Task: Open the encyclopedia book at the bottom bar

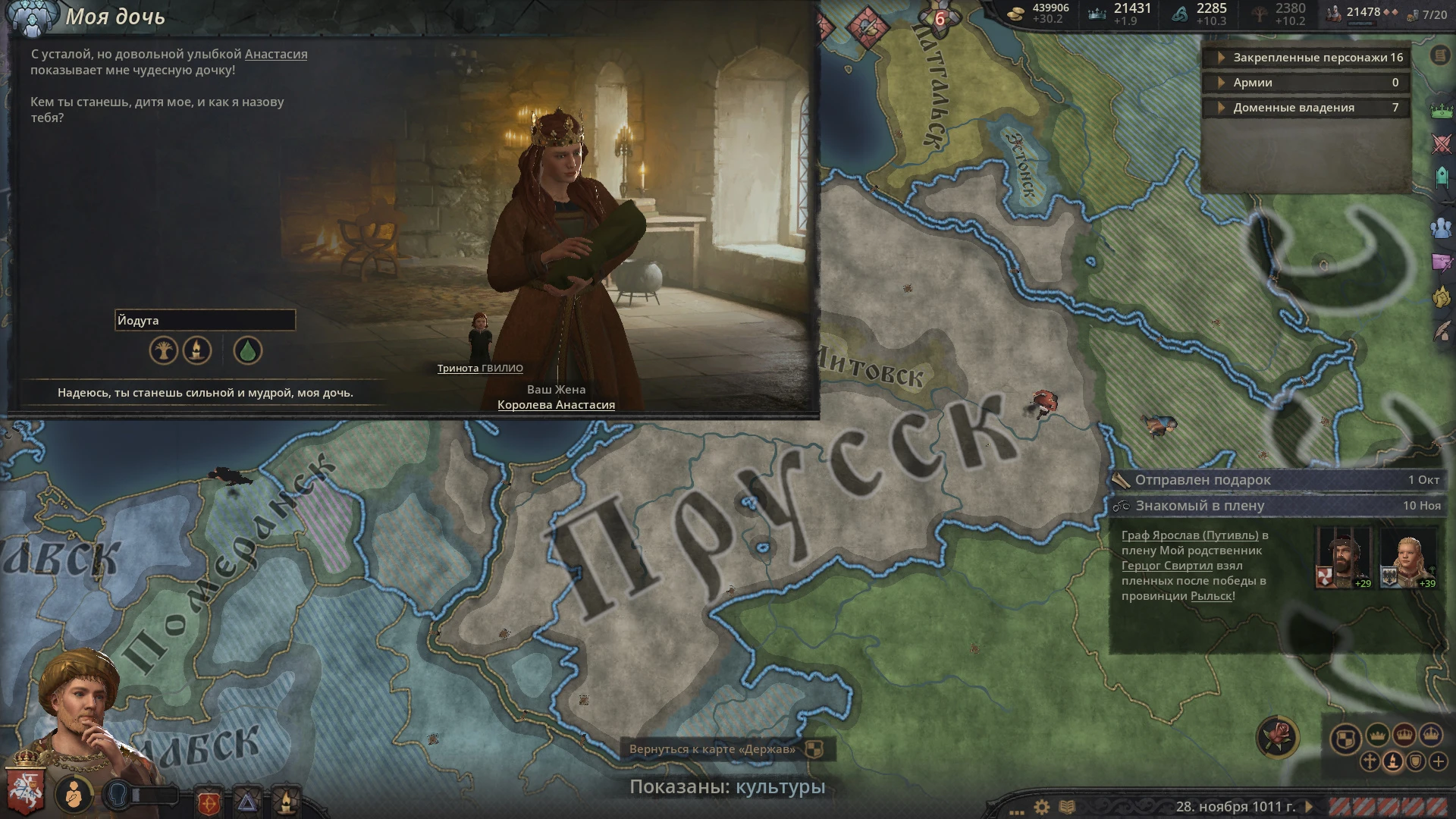Action: (x=1068, y=805)
